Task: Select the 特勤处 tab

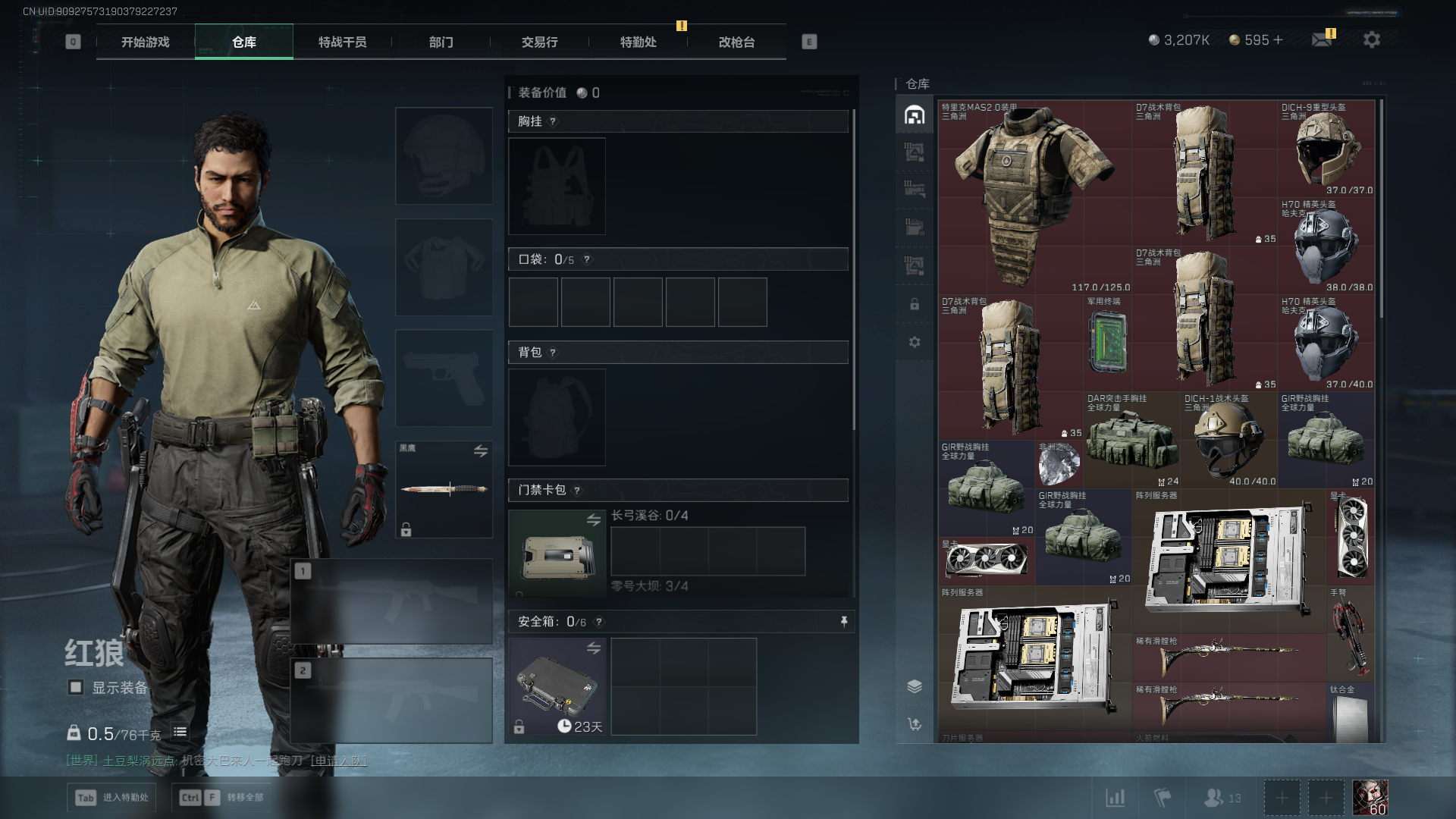Action: tap(638, 42)
